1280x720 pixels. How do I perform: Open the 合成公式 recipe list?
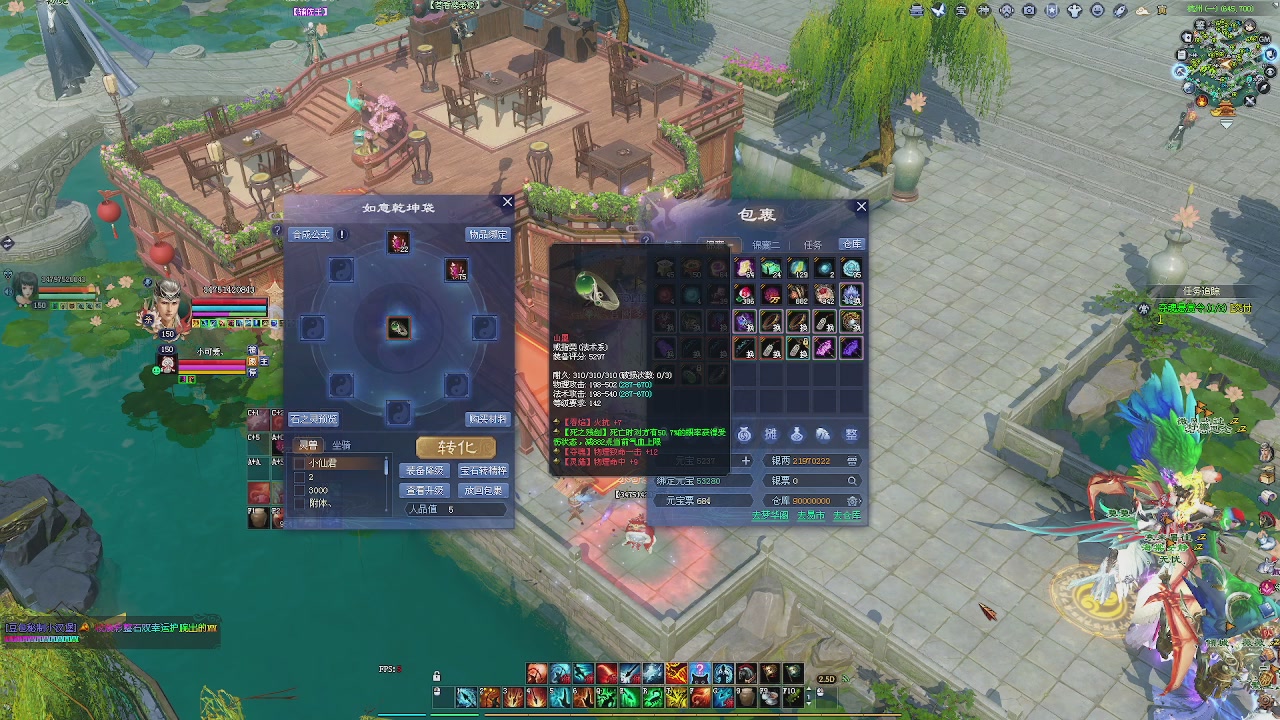click(310, 235)
